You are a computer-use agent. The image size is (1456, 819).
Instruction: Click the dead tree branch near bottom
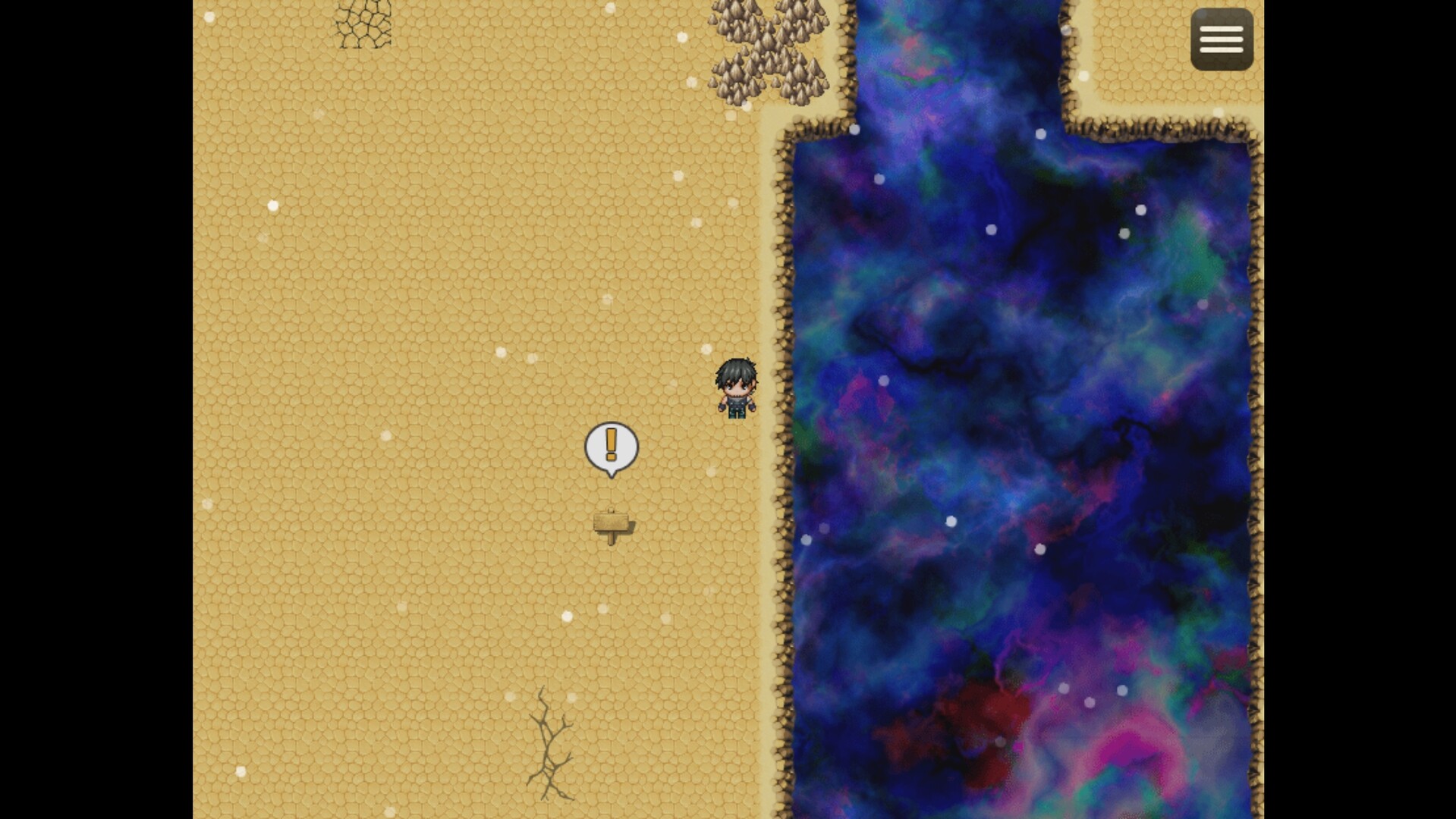(x=548, y=739)
